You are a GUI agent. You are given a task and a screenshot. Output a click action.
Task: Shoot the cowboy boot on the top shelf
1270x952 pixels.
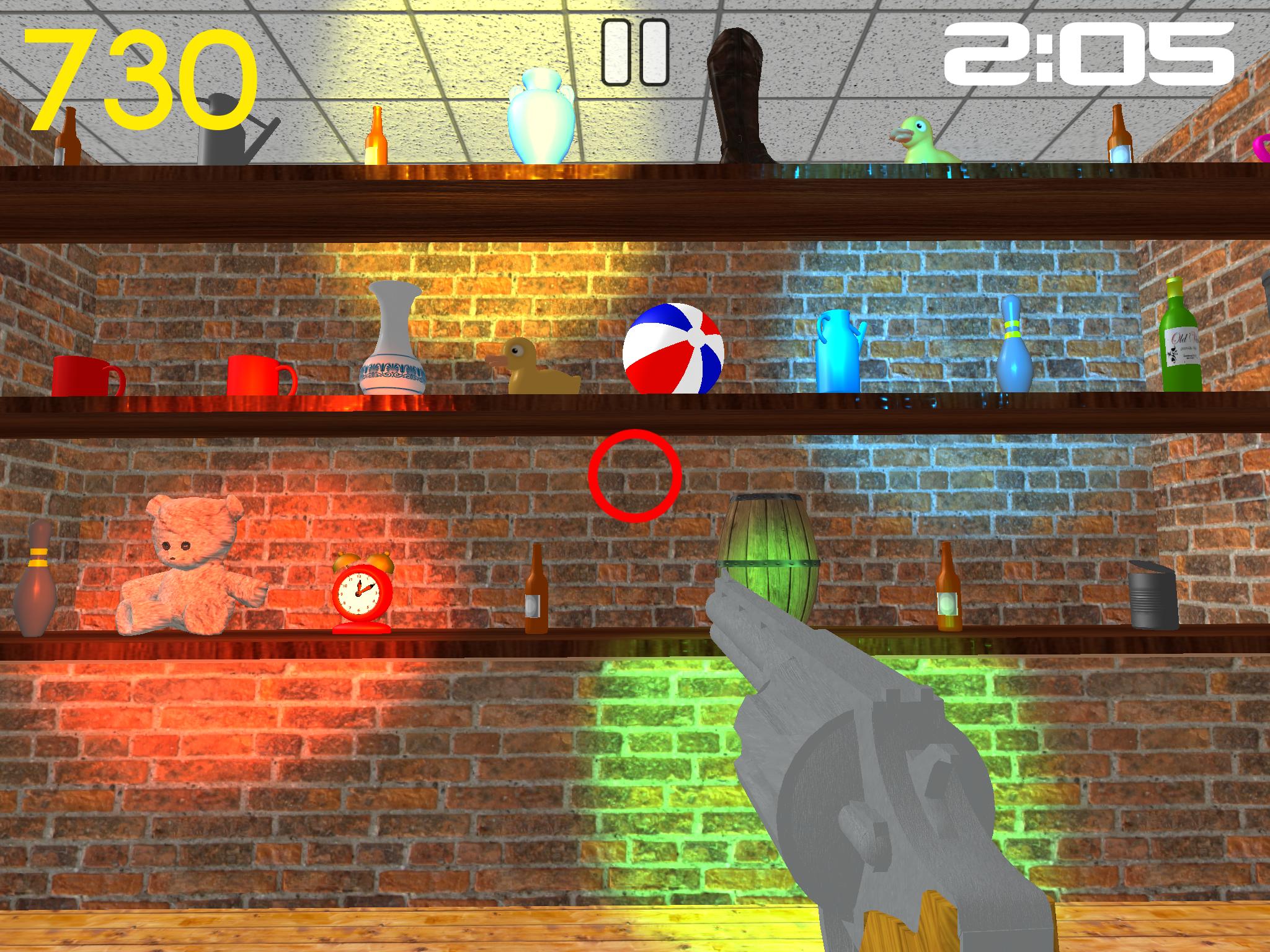(x=738, y=93)
